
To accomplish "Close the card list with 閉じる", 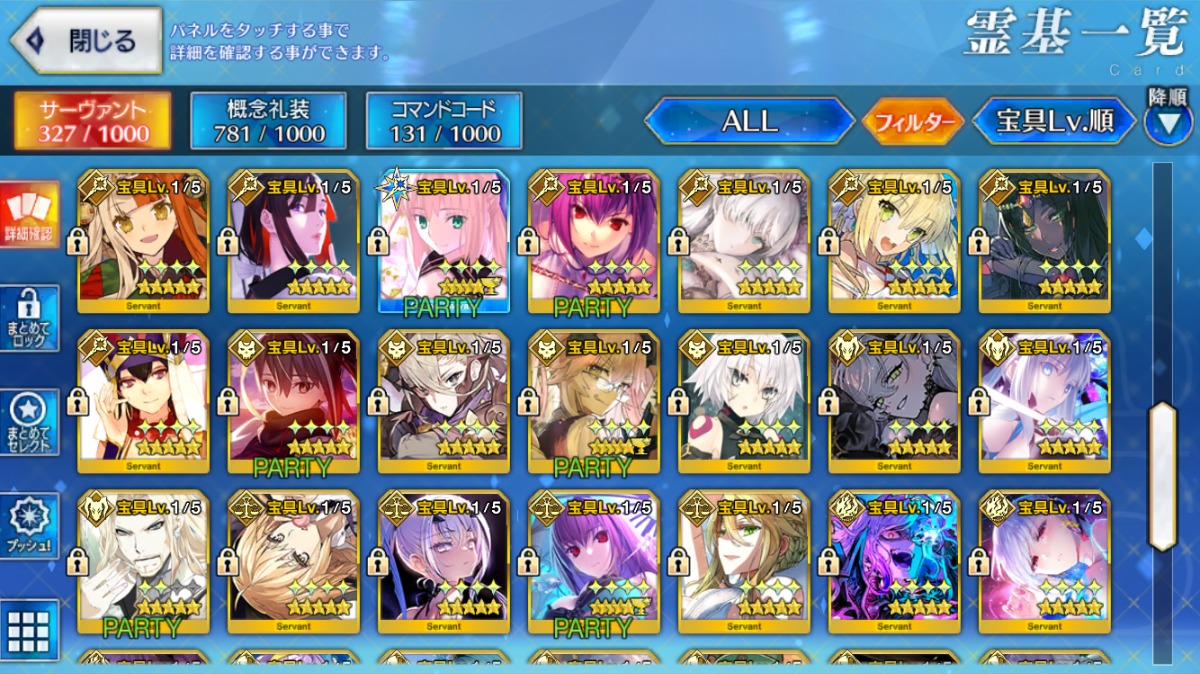I will 86,41.
